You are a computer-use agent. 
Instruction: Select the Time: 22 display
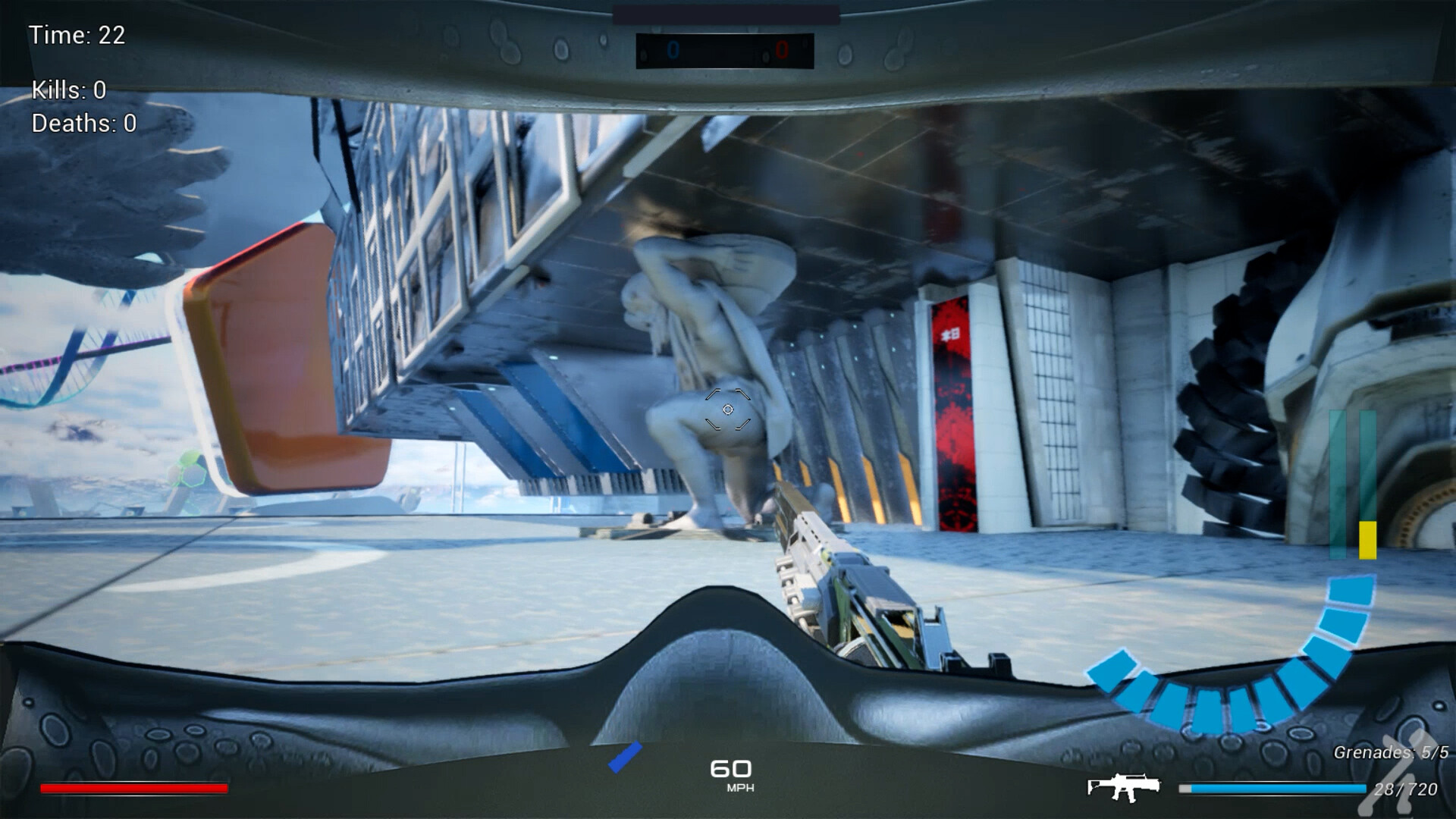(77, 35)
